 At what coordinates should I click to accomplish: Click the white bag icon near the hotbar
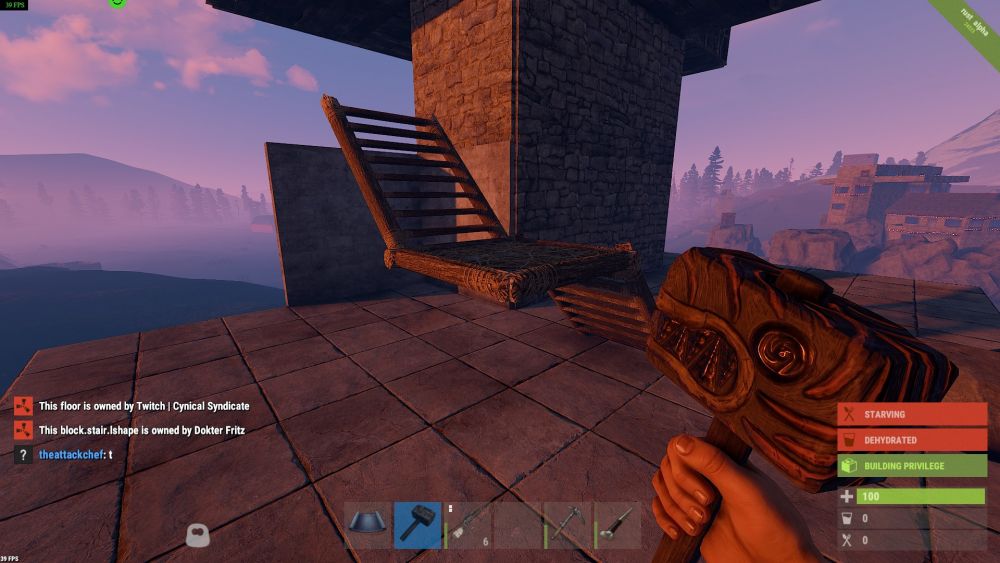pyautogui.click(x=198, y=536)
